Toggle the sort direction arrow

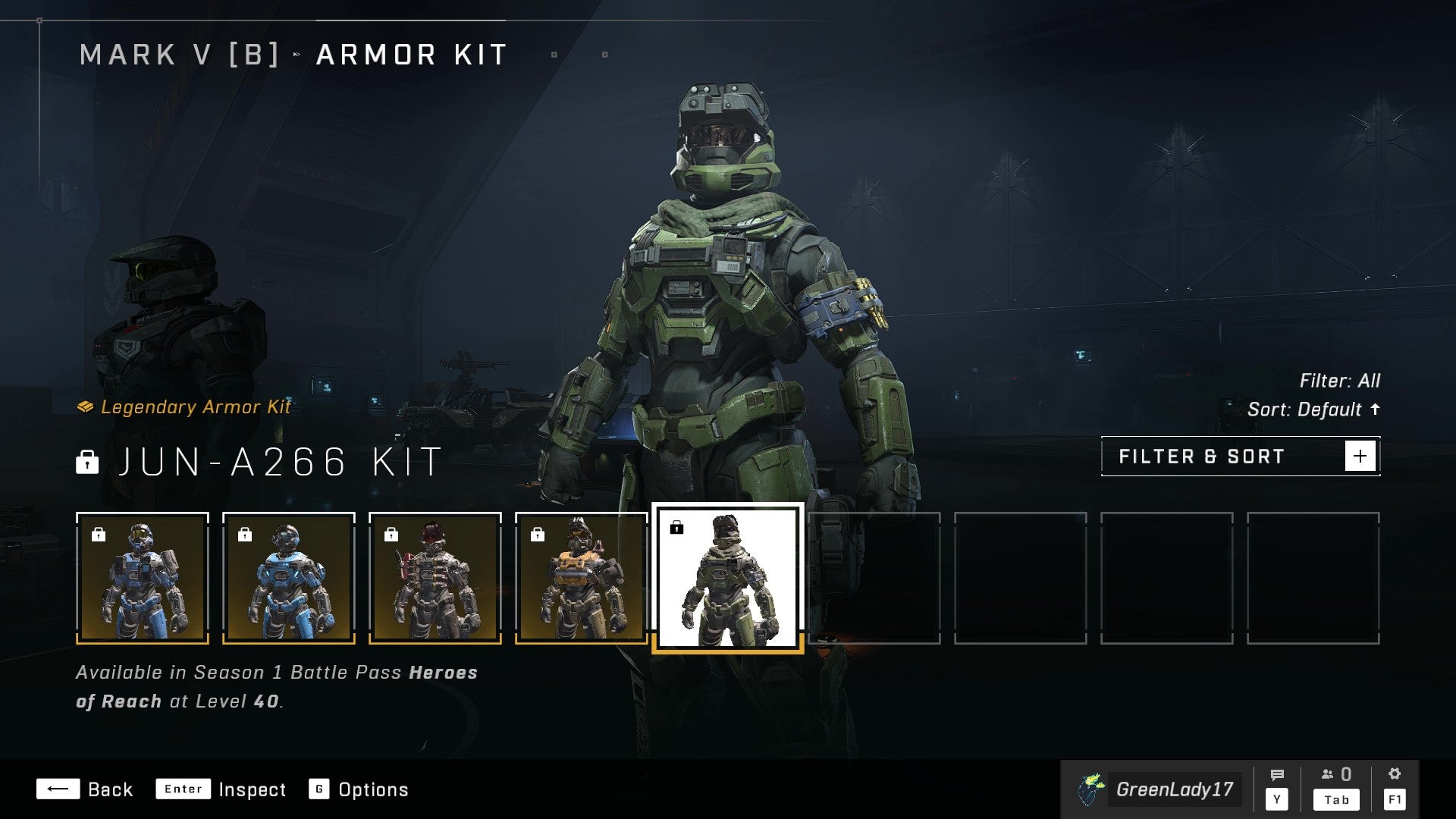(x=1376, y=410)
